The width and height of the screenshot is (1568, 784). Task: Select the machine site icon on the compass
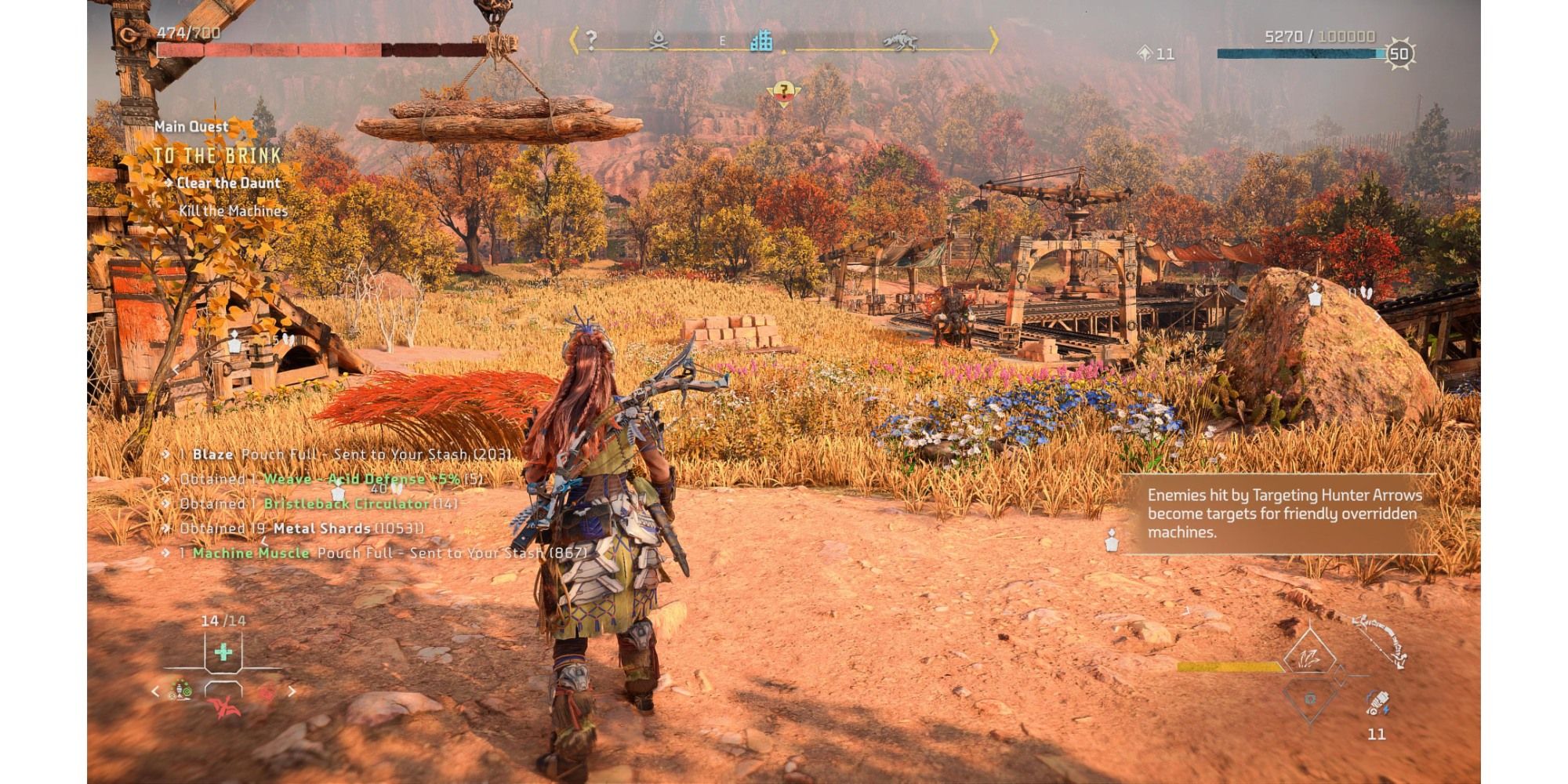coord(902,42)
